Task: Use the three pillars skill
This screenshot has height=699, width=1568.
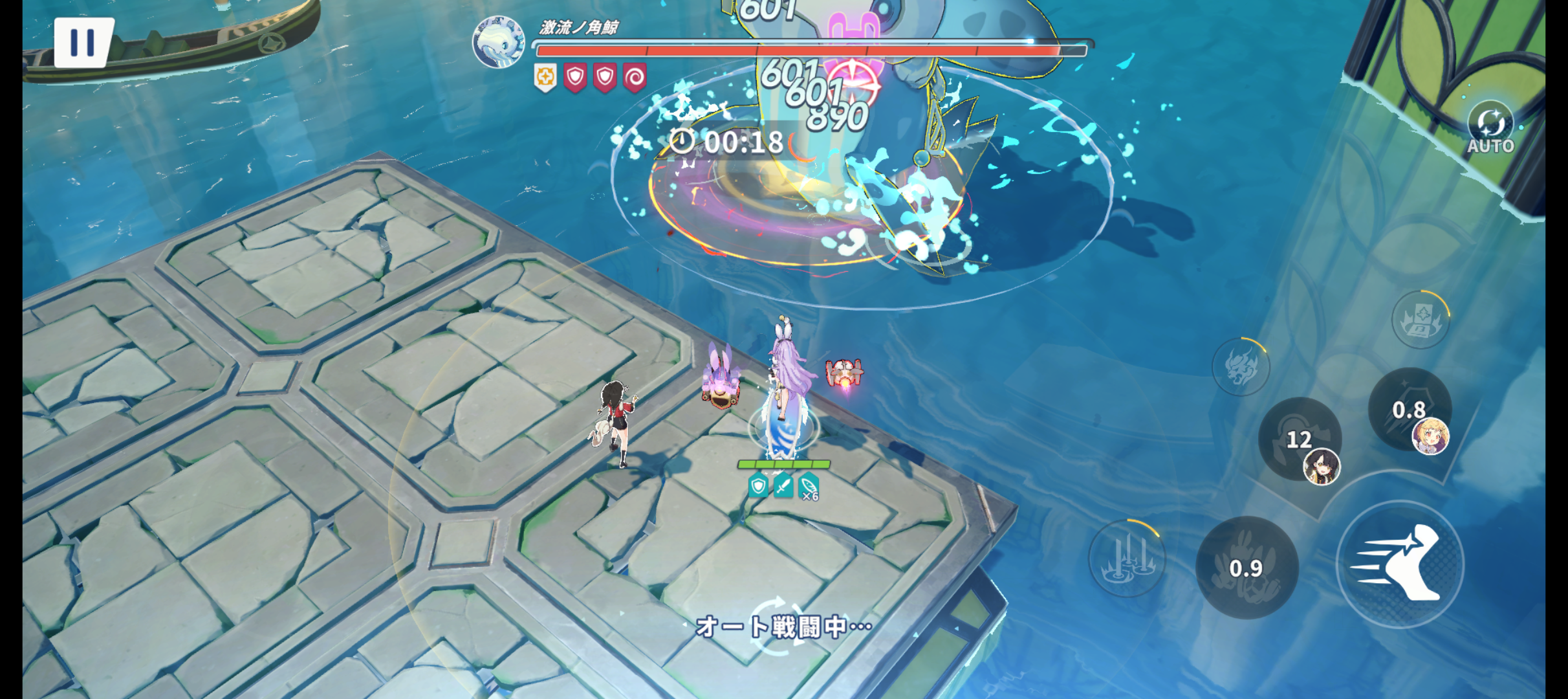Action: coord(1127,557)
